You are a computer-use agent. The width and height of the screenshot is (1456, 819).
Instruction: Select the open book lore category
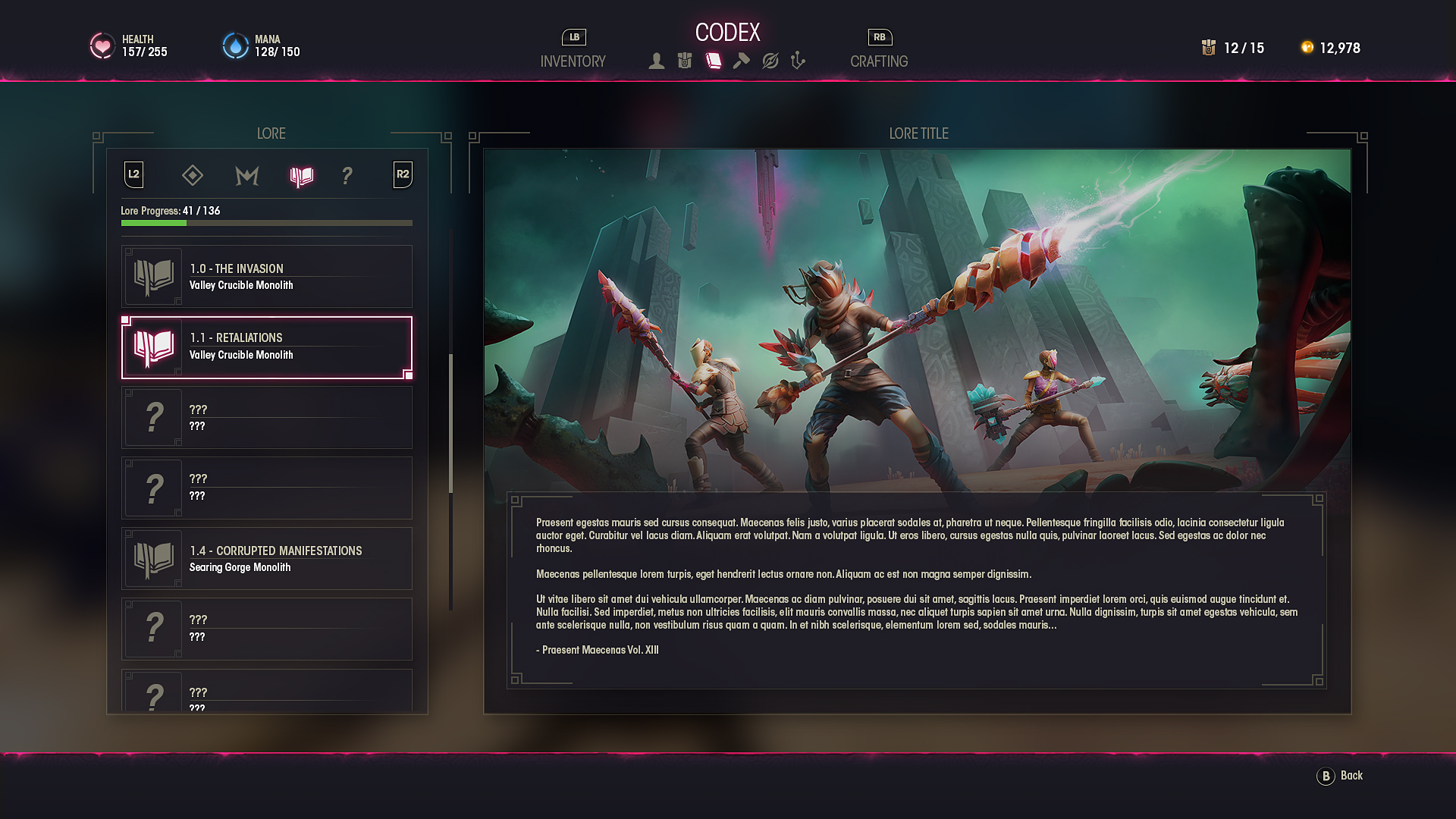[x=301, y=177]
